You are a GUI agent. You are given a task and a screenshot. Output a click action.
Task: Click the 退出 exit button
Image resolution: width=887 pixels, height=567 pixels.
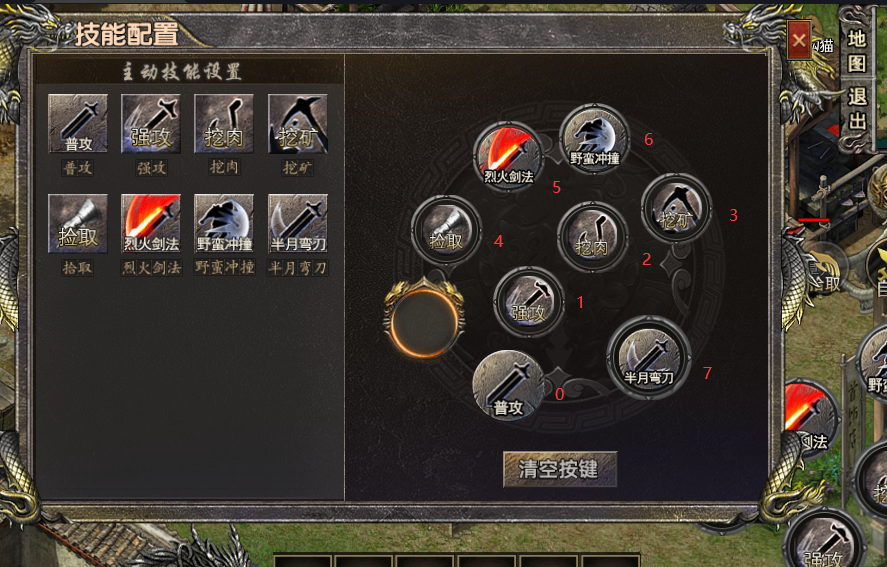857,109
